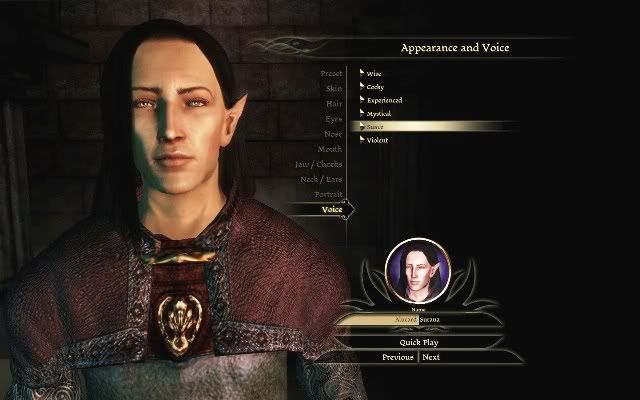Open the Preset appearance category

tap(331, 74)
